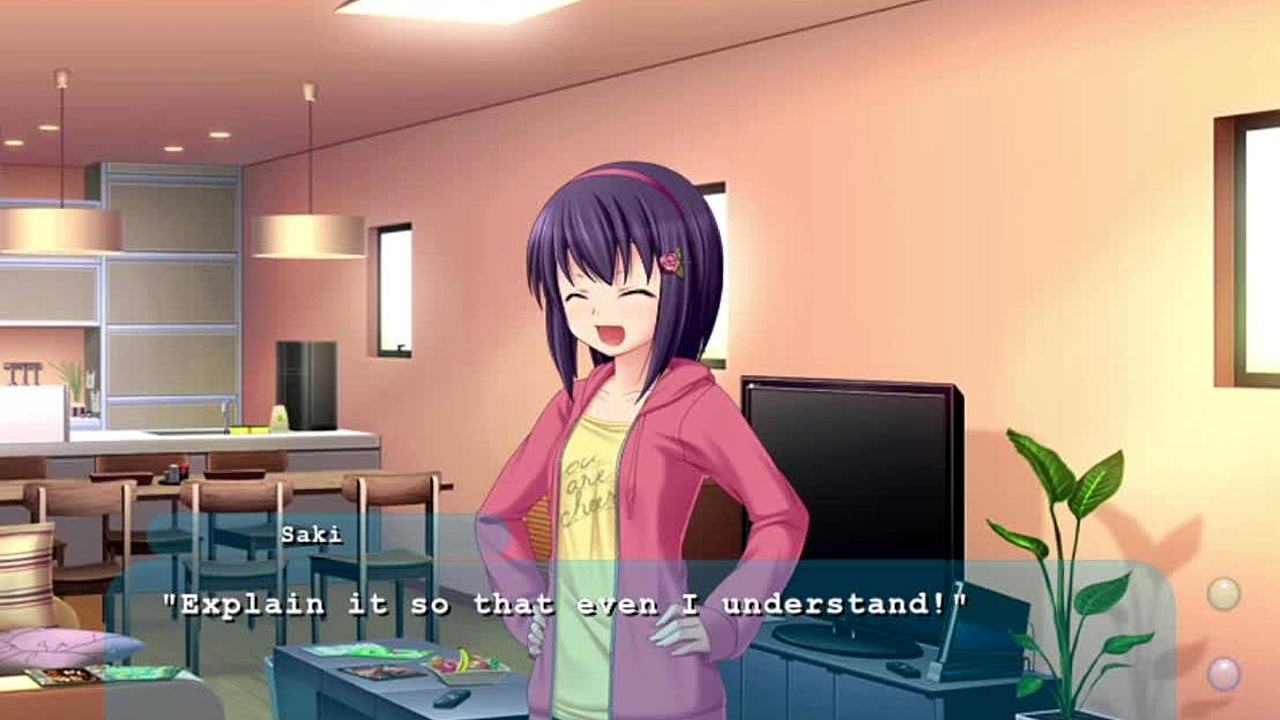
Task: Click the pink orb button
Action: click(1223, 673)
